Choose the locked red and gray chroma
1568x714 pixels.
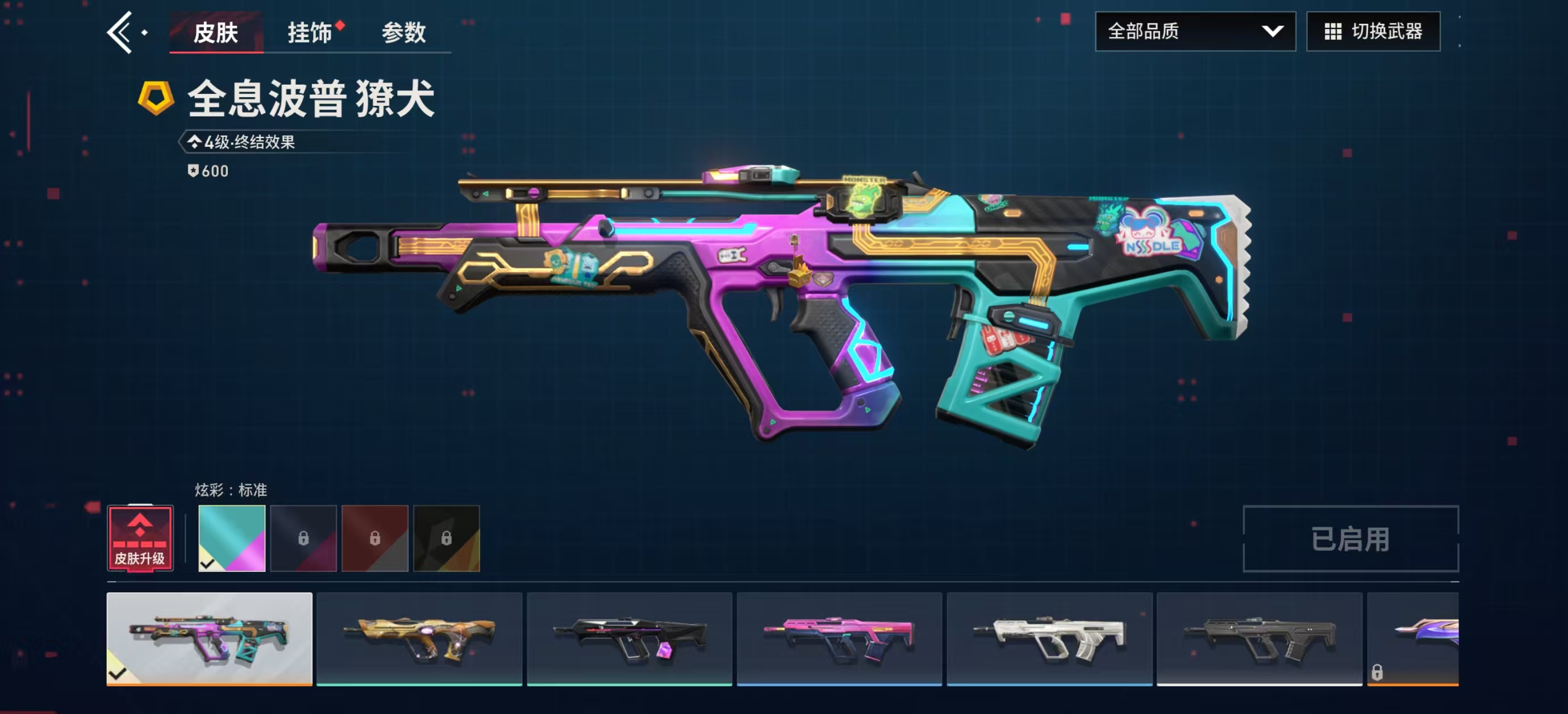click(x=375, y=538)
